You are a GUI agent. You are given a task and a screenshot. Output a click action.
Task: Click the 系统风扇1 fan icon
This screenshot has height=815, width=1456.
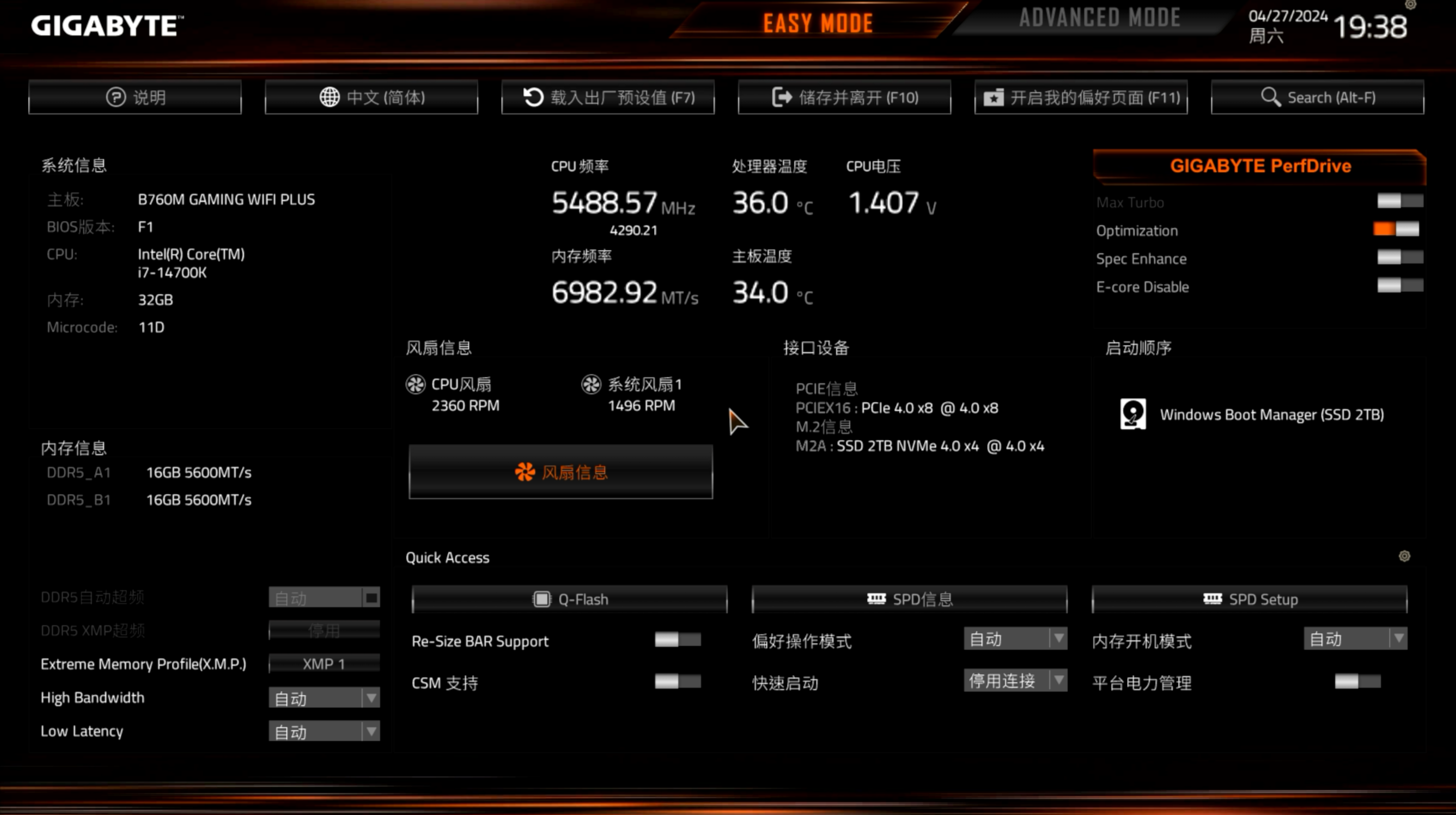point(591,385)
